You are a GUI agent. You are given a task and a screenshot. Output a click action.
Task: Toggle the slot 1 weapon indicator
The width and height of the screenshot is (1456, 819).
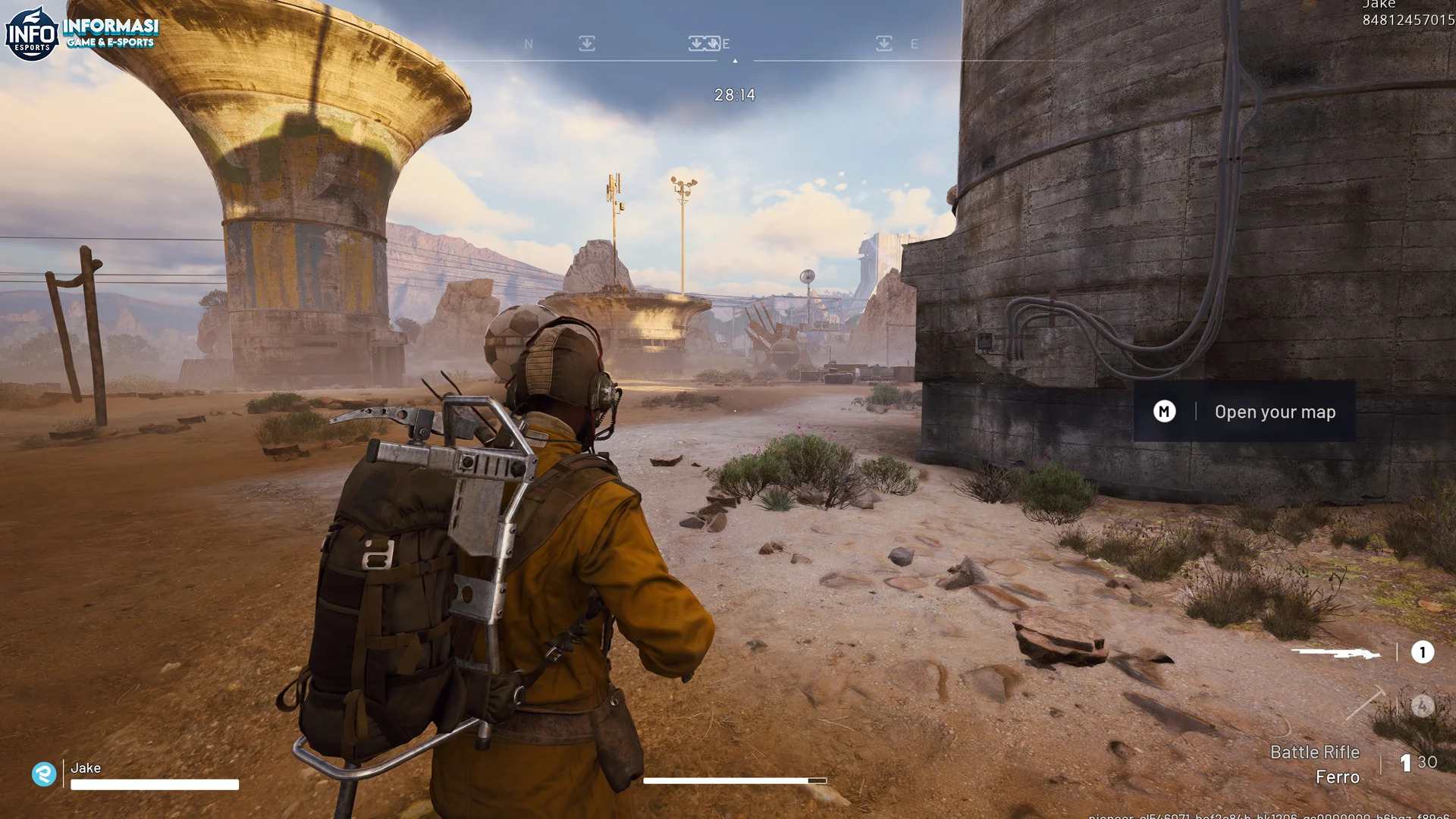[1421, 652]
